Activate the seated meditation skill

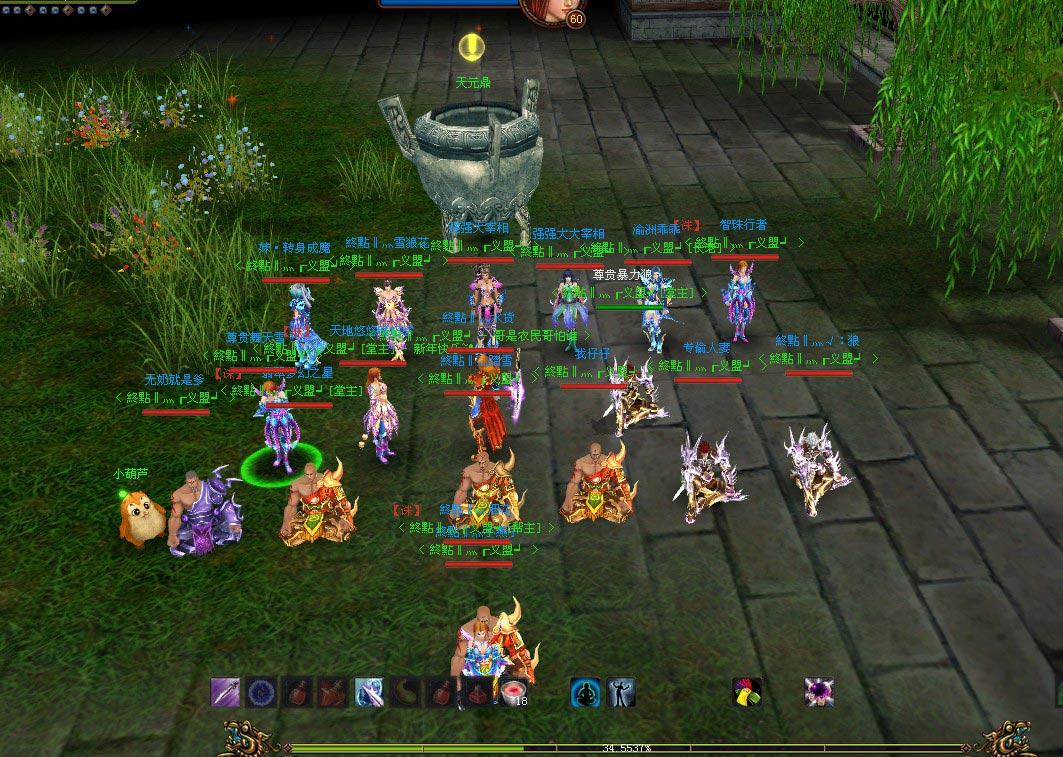[x=585, y=692]
